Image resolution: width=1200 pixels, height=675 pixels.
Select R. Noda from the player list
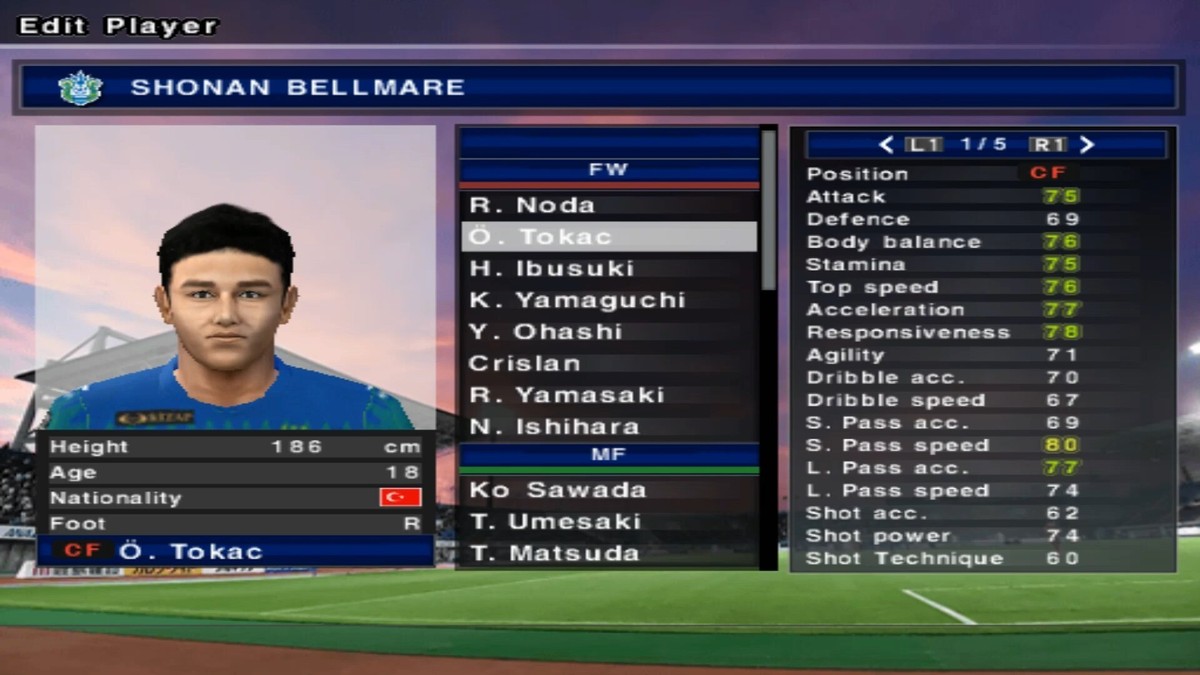608,206
